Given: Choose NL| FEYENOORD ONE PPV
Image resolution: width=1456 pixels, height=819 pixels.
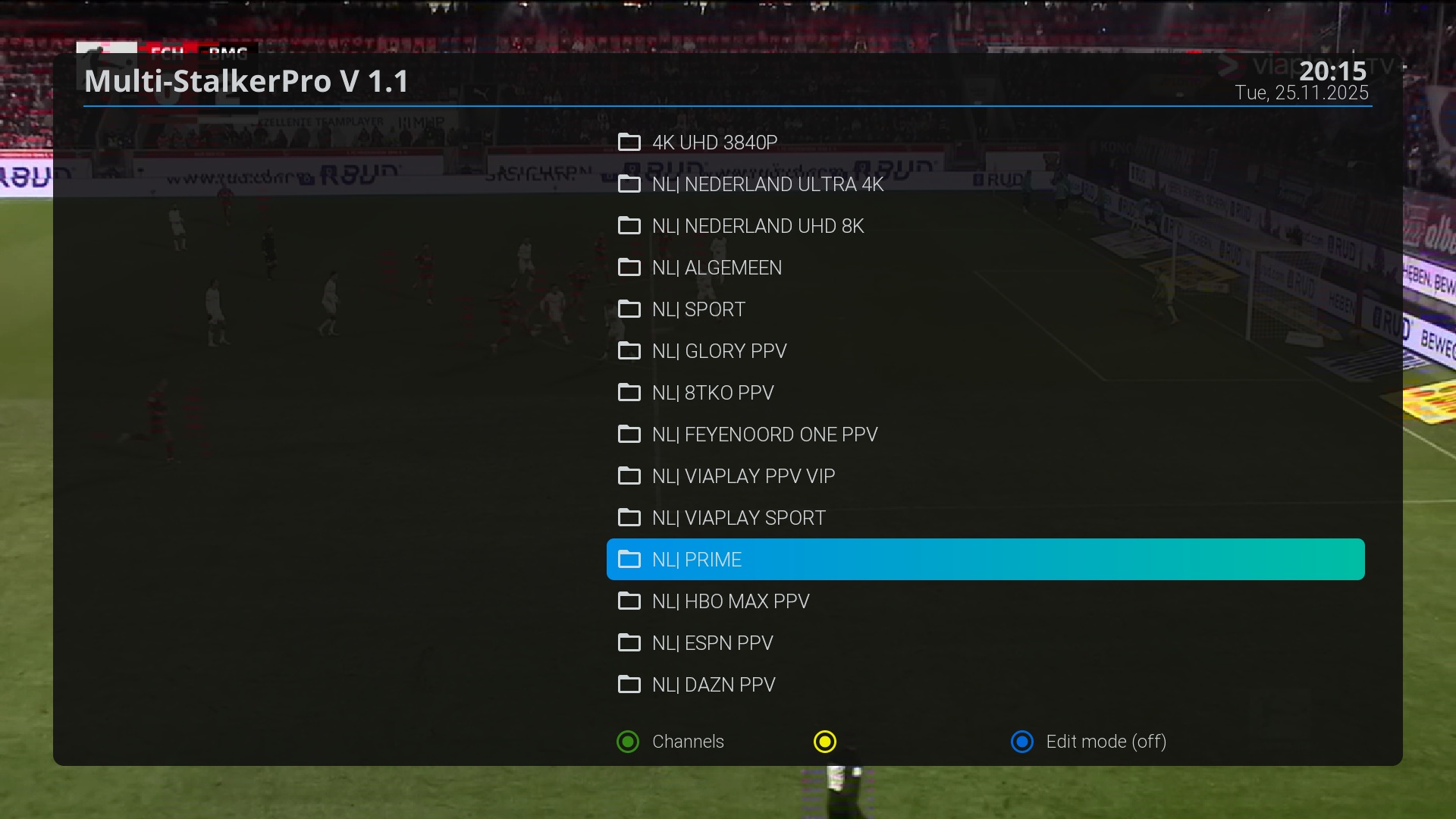Looking at the screenshot, I should [764, 435].
